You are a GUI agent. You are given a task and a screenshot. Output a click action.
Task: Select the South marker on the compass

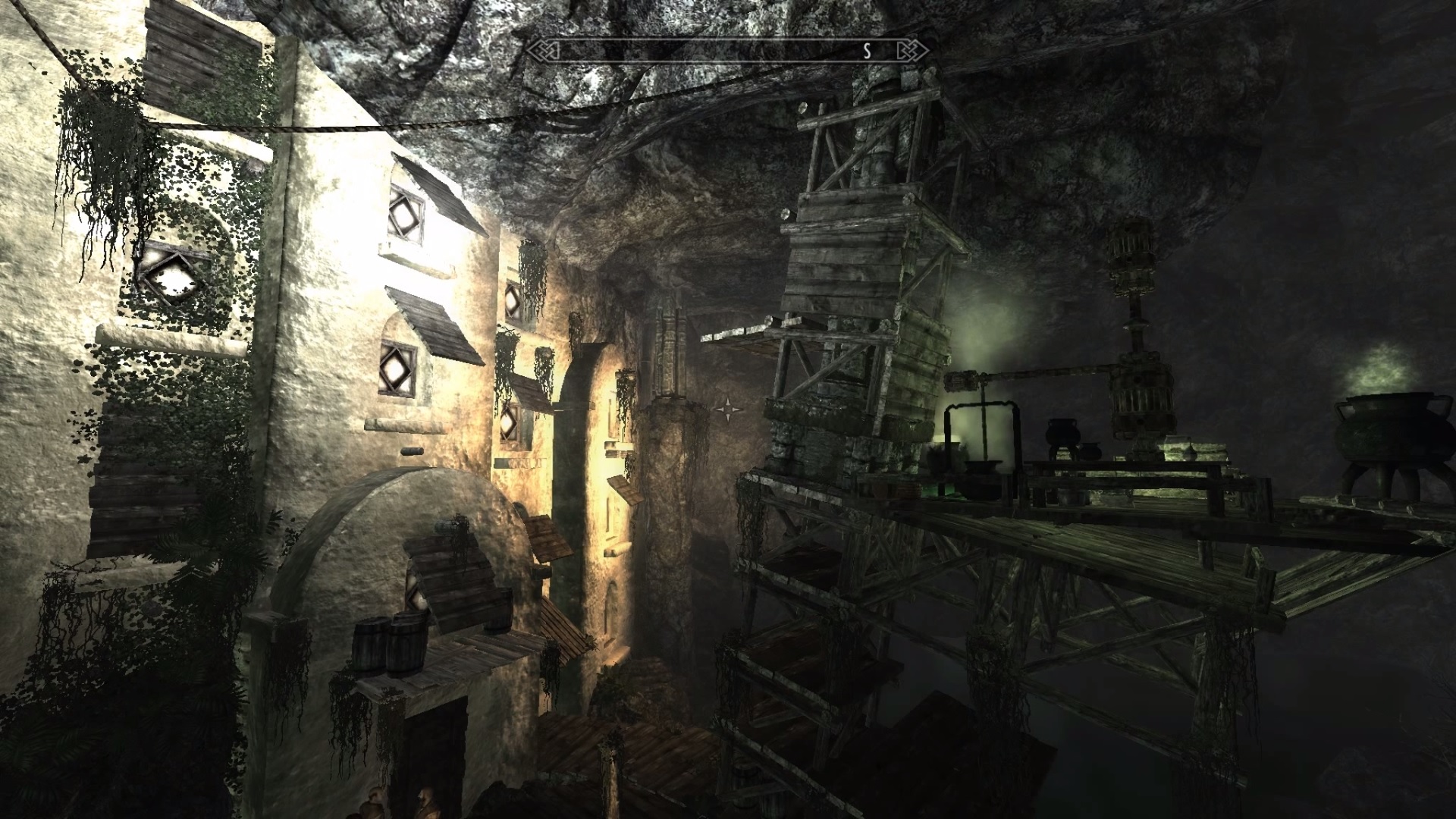pos(868,51)
